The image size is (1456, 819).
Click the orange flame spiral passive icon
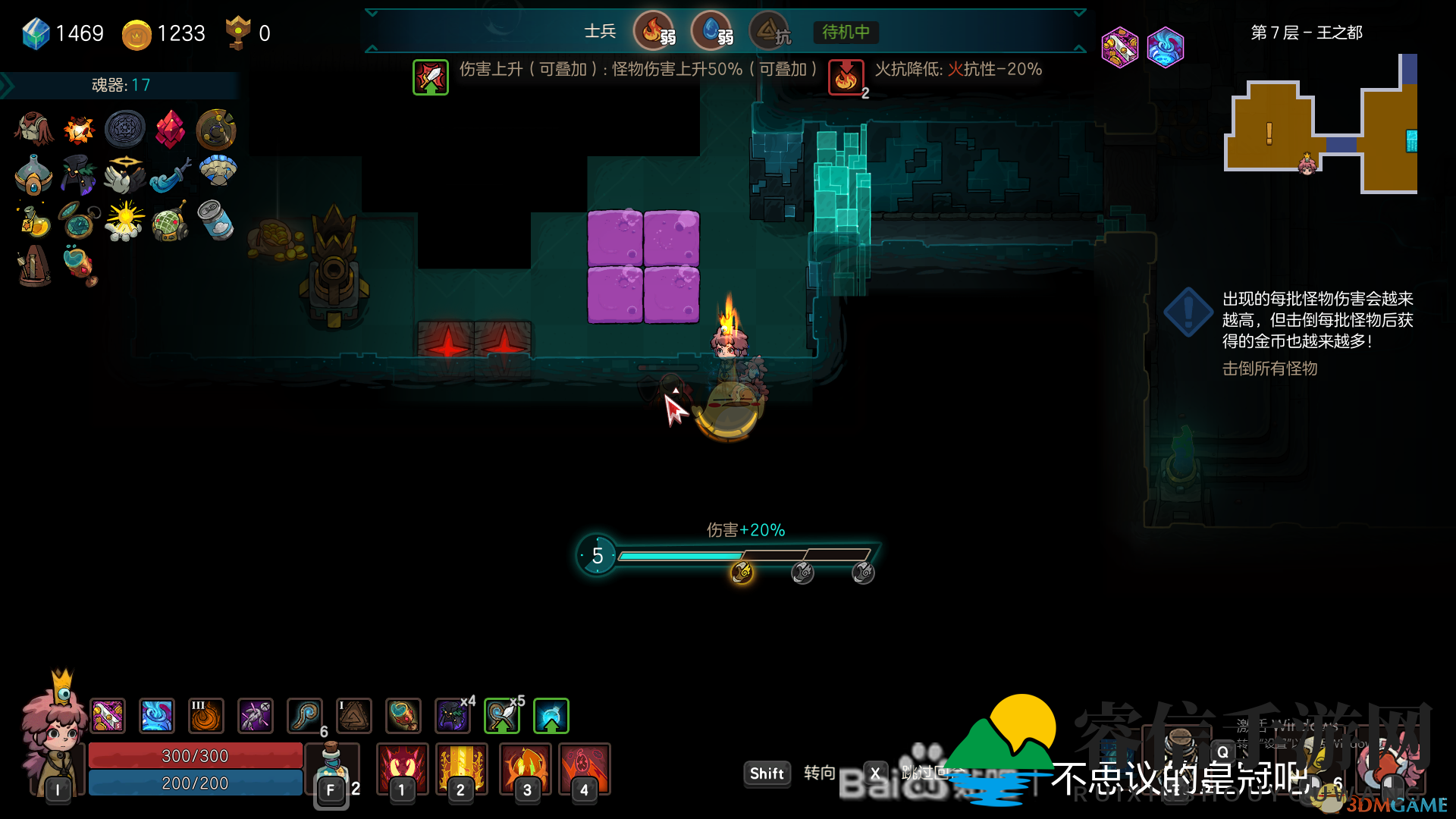click(206, 716)
